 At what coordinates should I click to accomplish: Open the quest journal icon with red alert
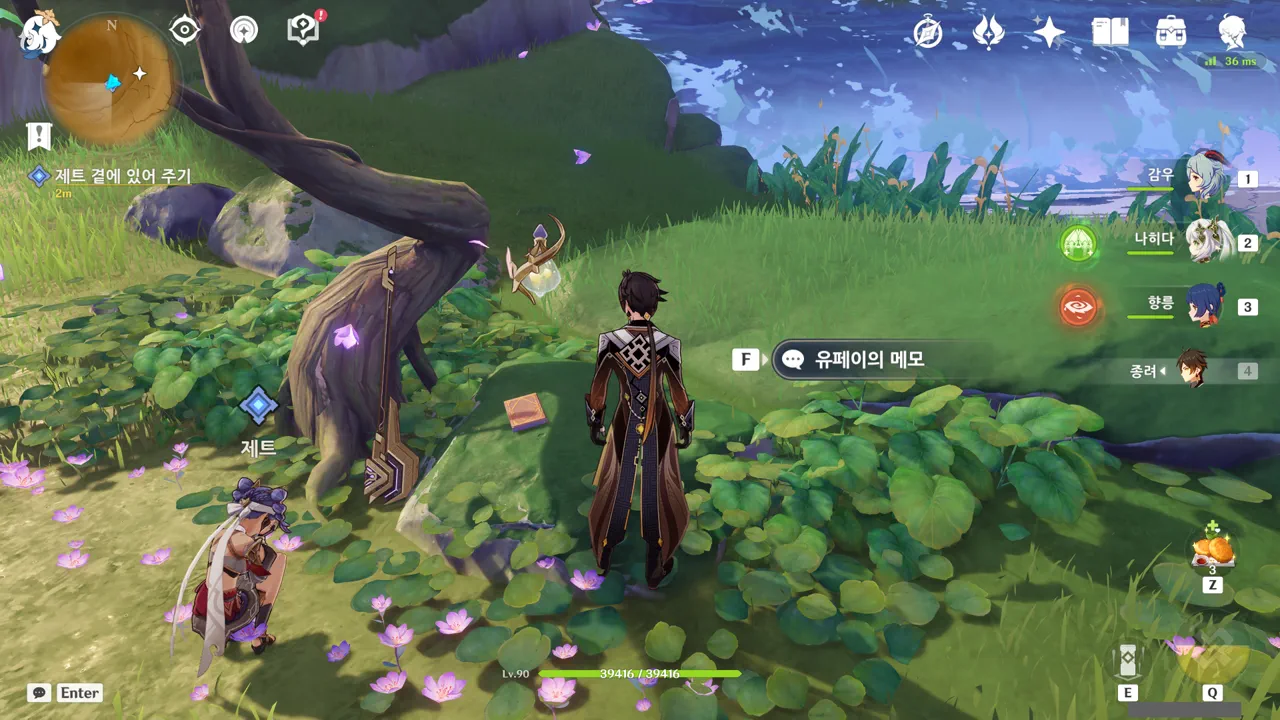coord(302,30)
